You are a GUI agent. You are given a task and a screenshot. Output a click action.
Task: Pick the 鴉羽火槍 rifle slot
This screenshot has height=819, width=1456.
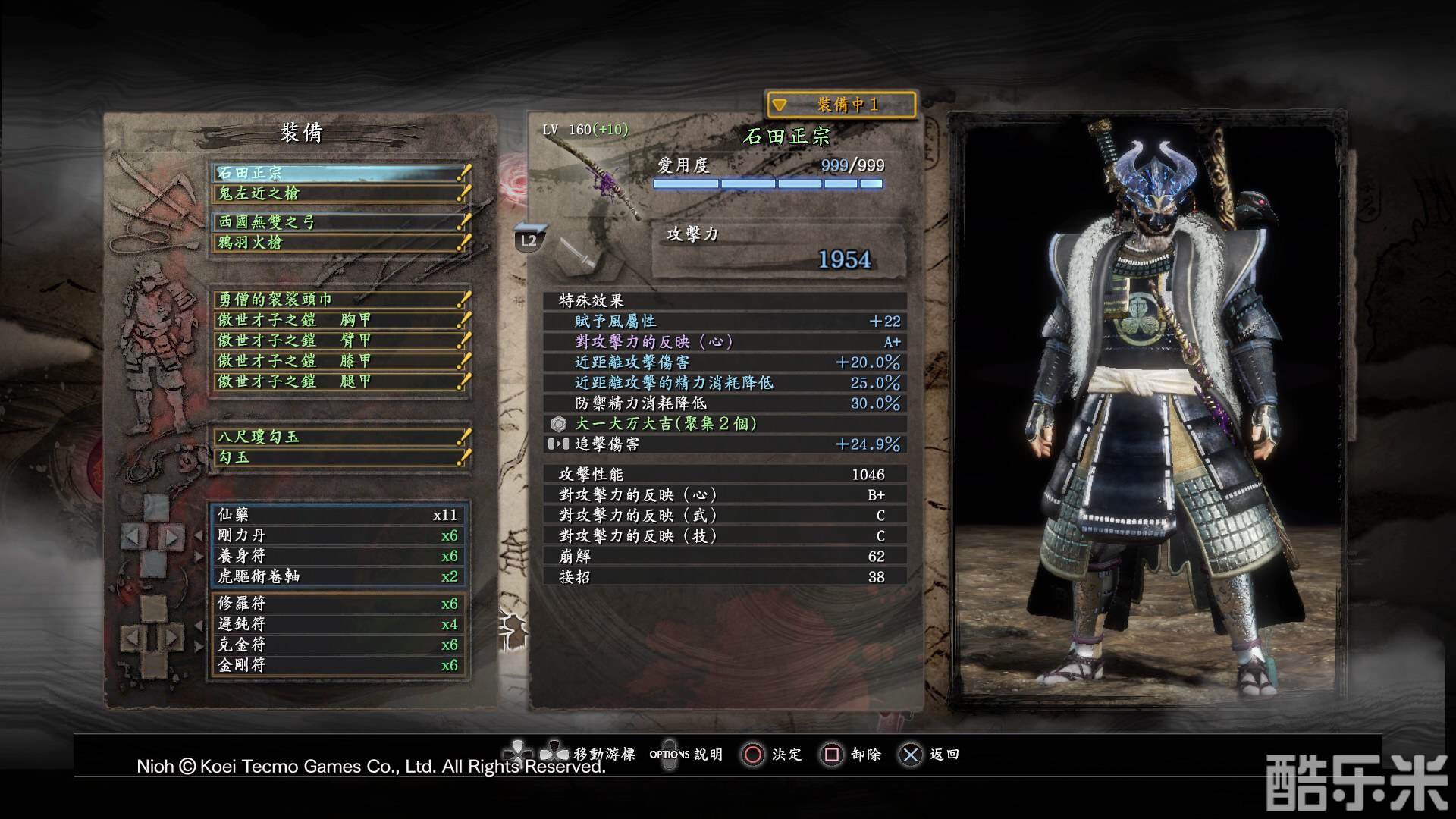click(x=340, y=243)
